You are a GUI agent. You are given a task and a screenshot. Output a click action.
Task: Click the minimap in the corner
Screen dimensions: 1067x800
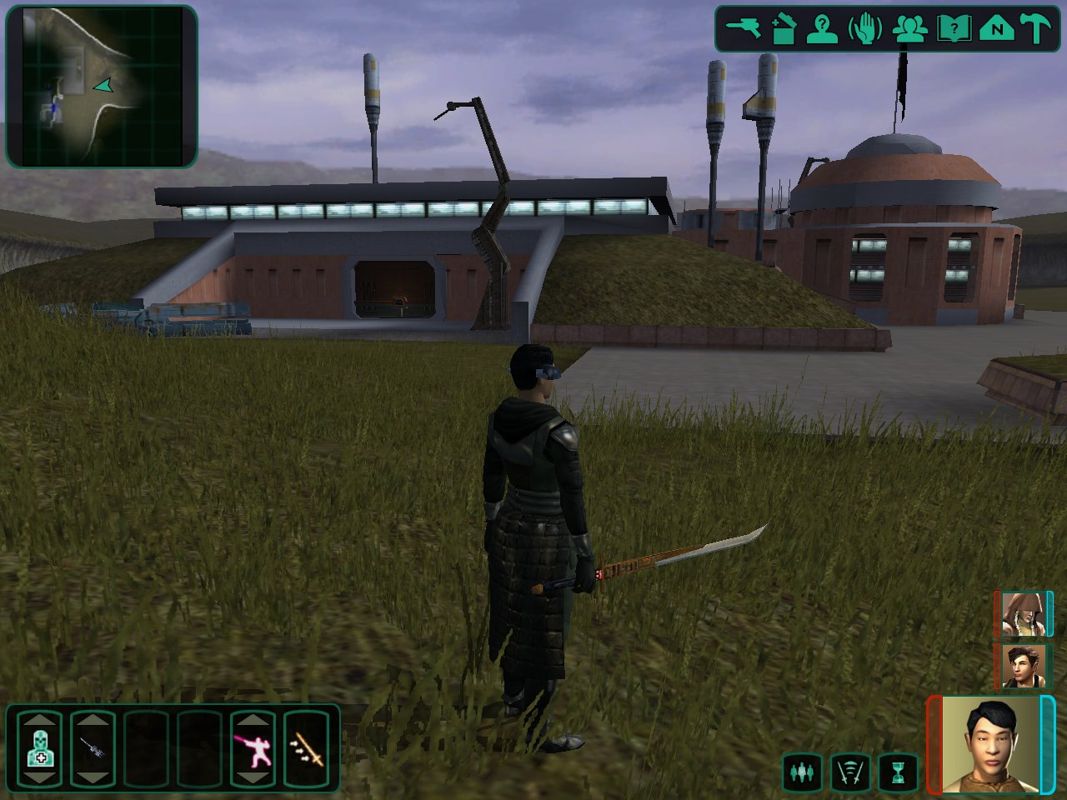101,86
